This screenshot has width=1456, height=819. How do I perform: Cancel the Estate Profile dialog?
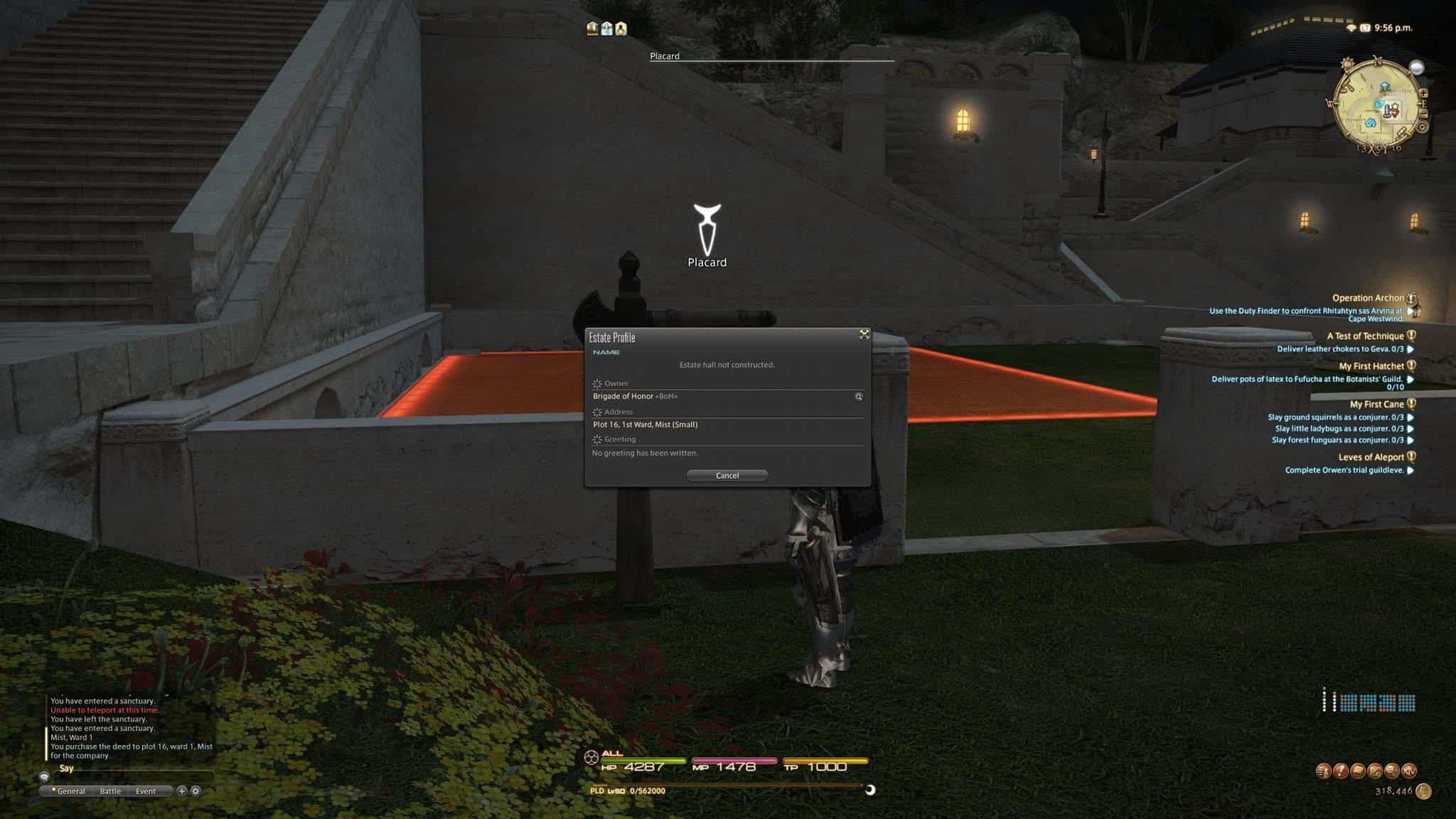click(x=727, y=476)
